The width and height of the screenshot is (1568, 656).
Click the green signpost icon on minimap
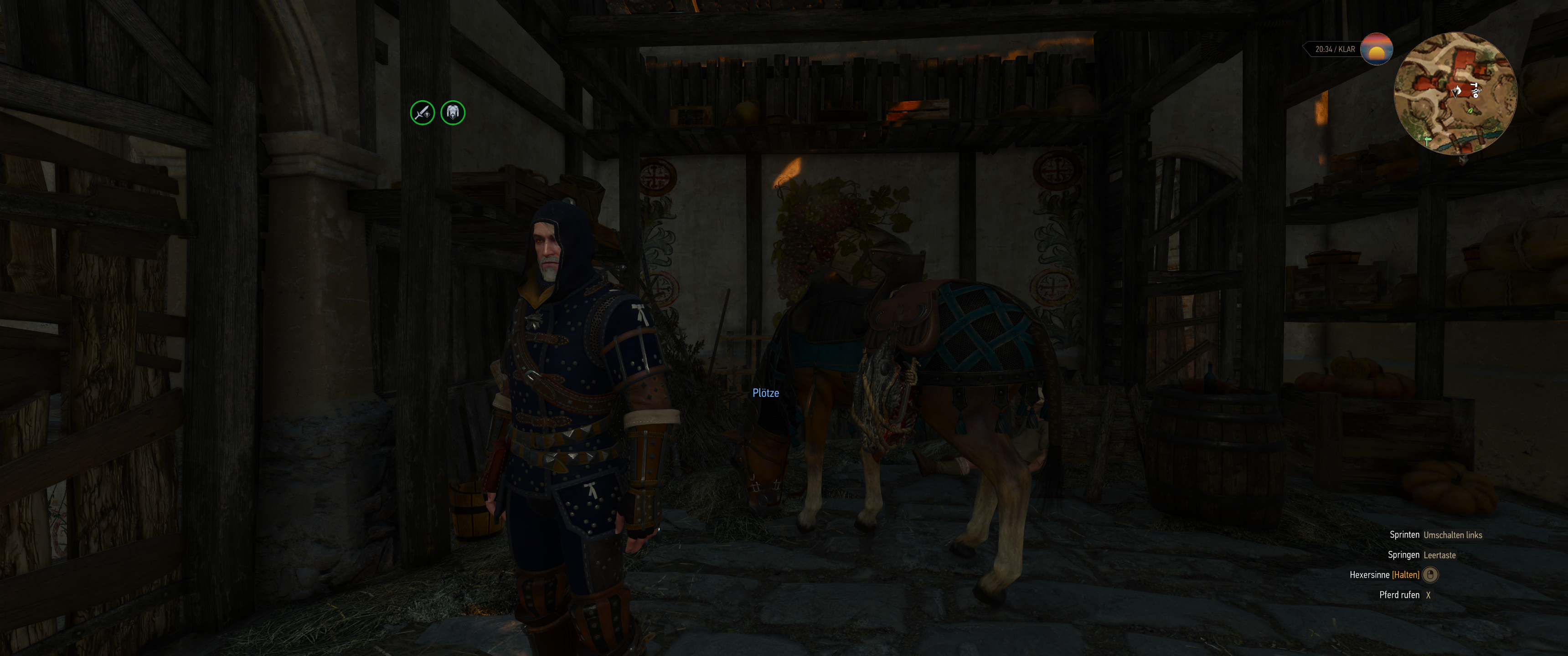click(x=1428, y=141)
